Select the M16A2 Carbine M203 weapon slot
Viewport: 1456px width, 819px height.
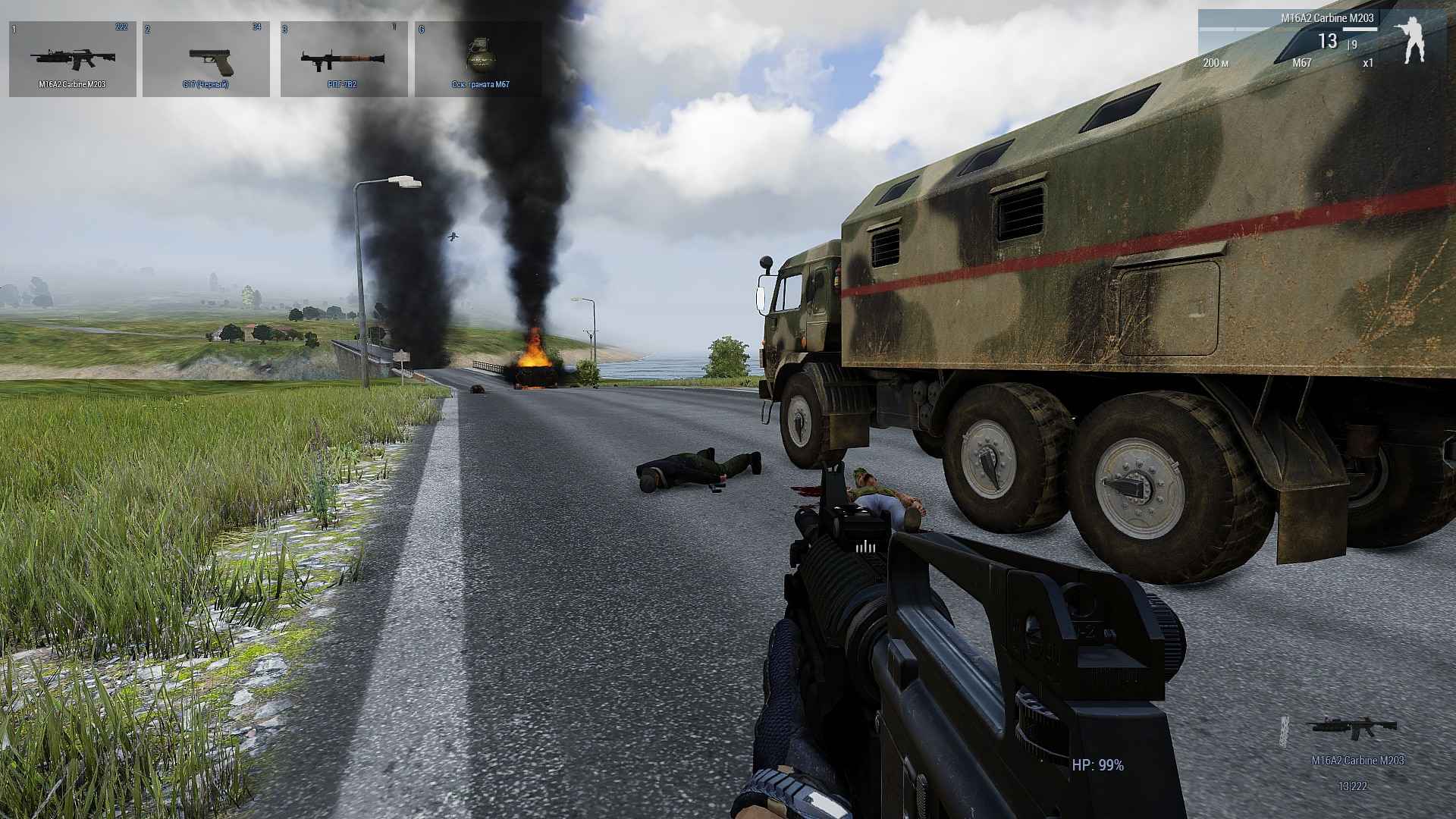73,59
